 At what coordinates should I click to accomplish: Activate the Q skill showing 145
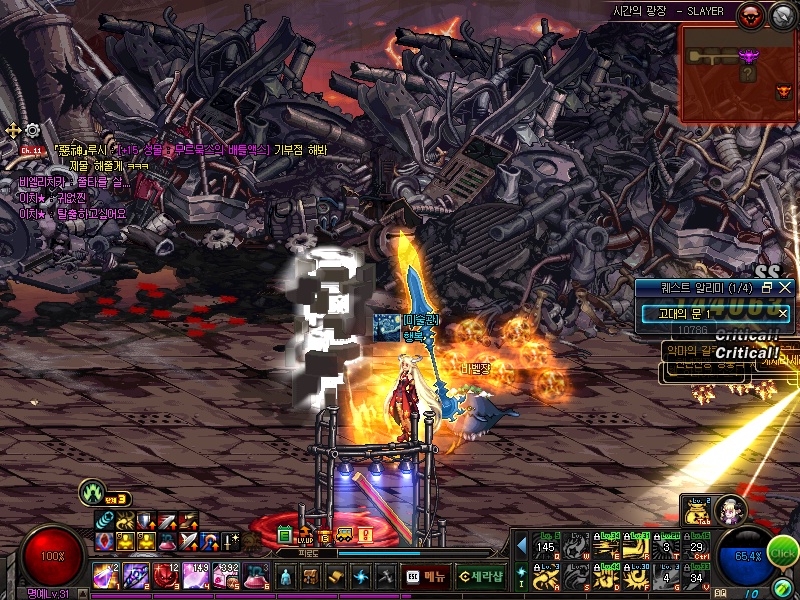(546, 548)
